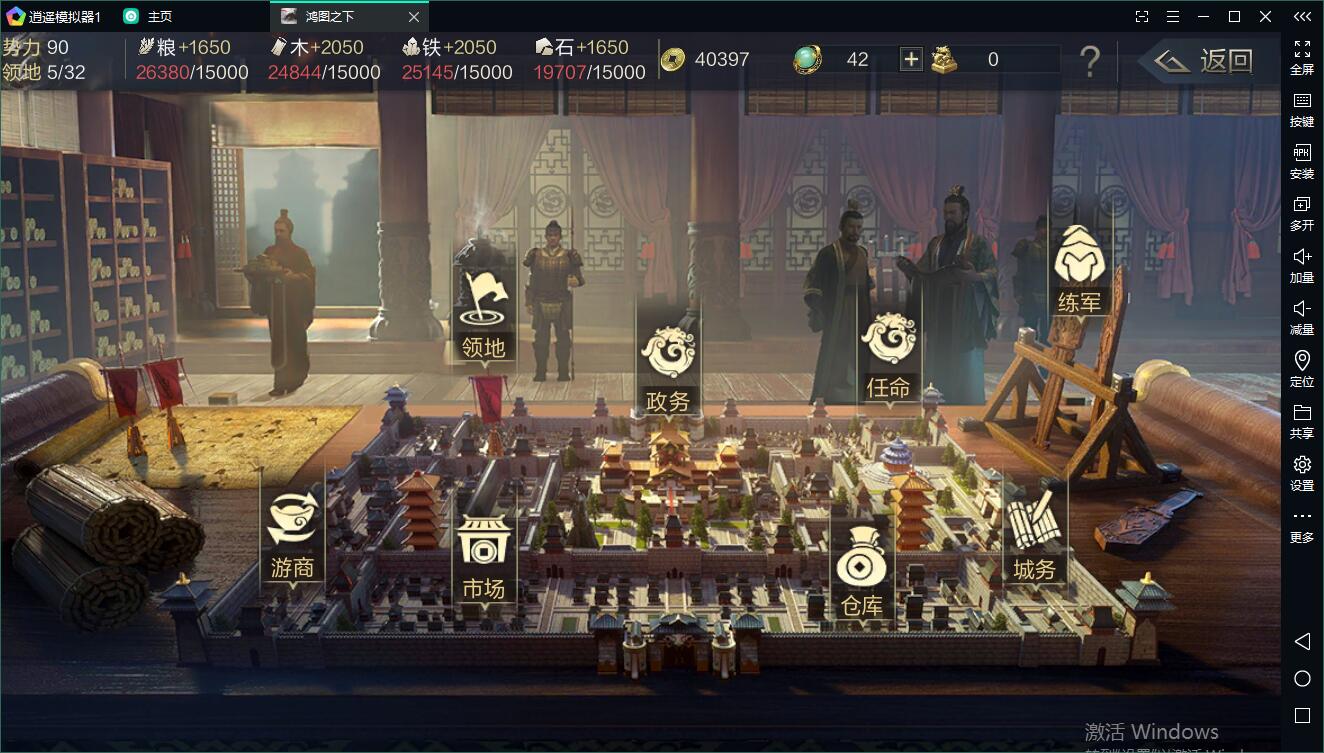
Task: Select the 任命 appointment icon
Action: (x=888, y=352)
